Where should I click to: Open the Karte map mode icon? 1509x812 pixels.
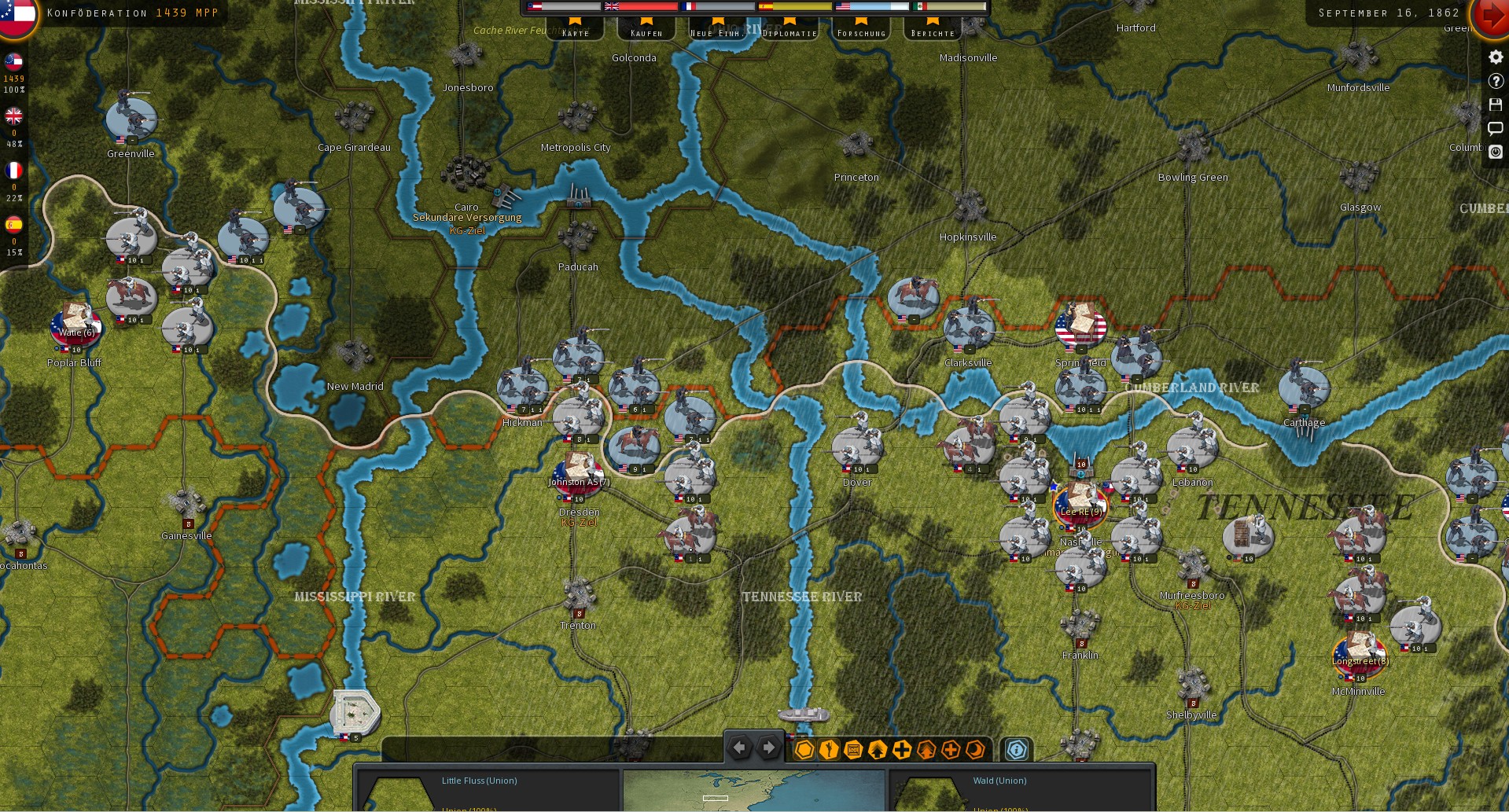point(574,33)
